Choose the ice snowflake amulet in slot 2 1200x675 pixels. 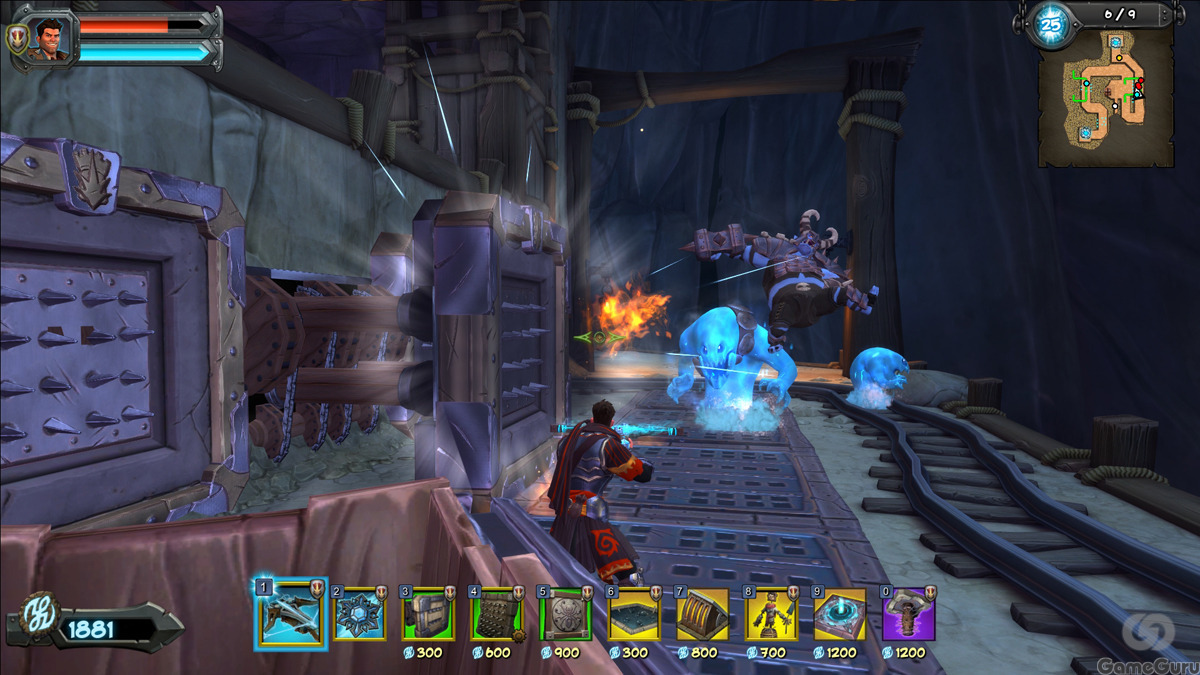[359, 614]
